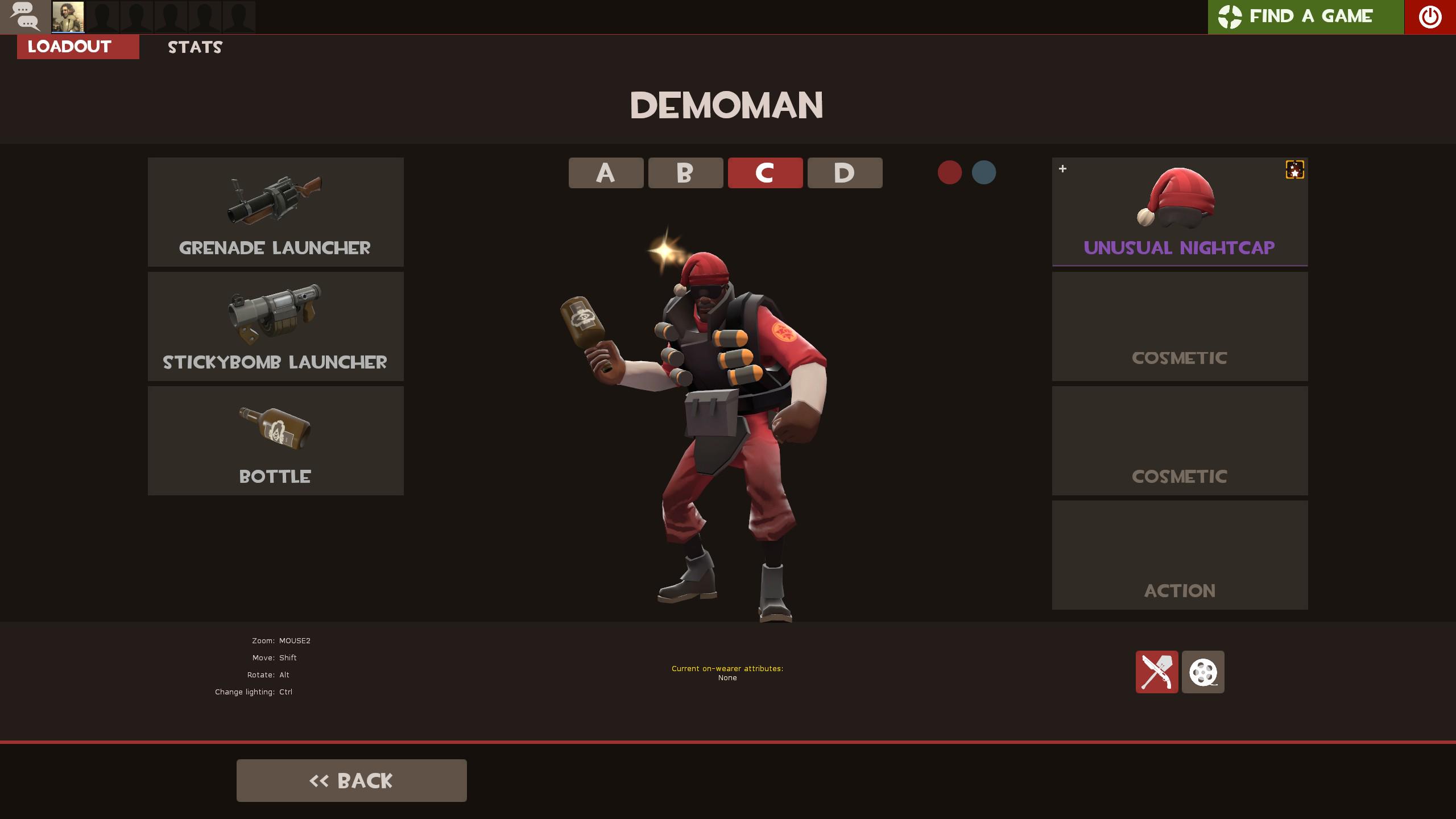Switch to loadout preset D
Viewport: 1456px width, 819px height.
tap(844, 173)
